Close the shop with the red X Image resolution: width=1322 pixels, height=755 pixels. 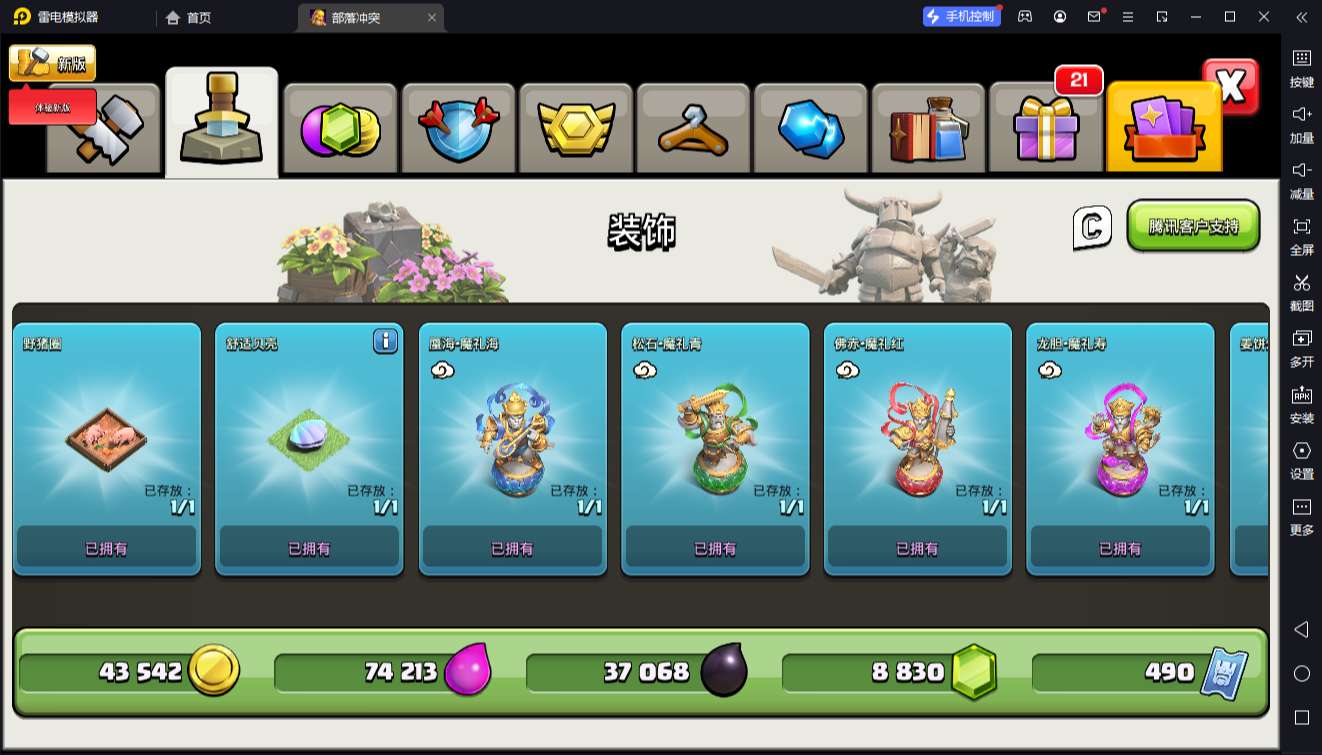click(x=1231, y=87)
